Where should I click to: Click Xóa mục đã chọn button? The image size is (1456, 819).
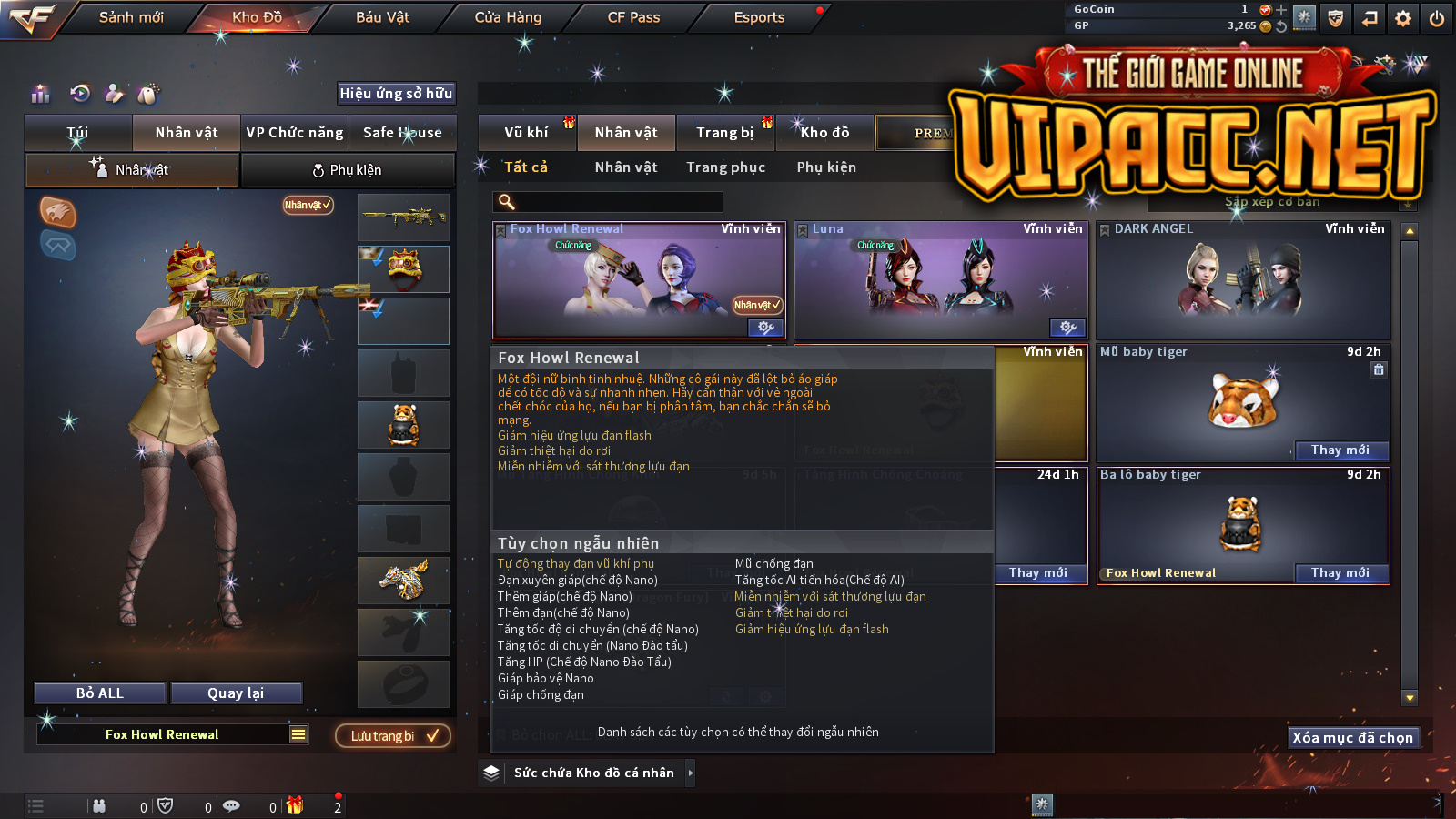[1352, 738]
